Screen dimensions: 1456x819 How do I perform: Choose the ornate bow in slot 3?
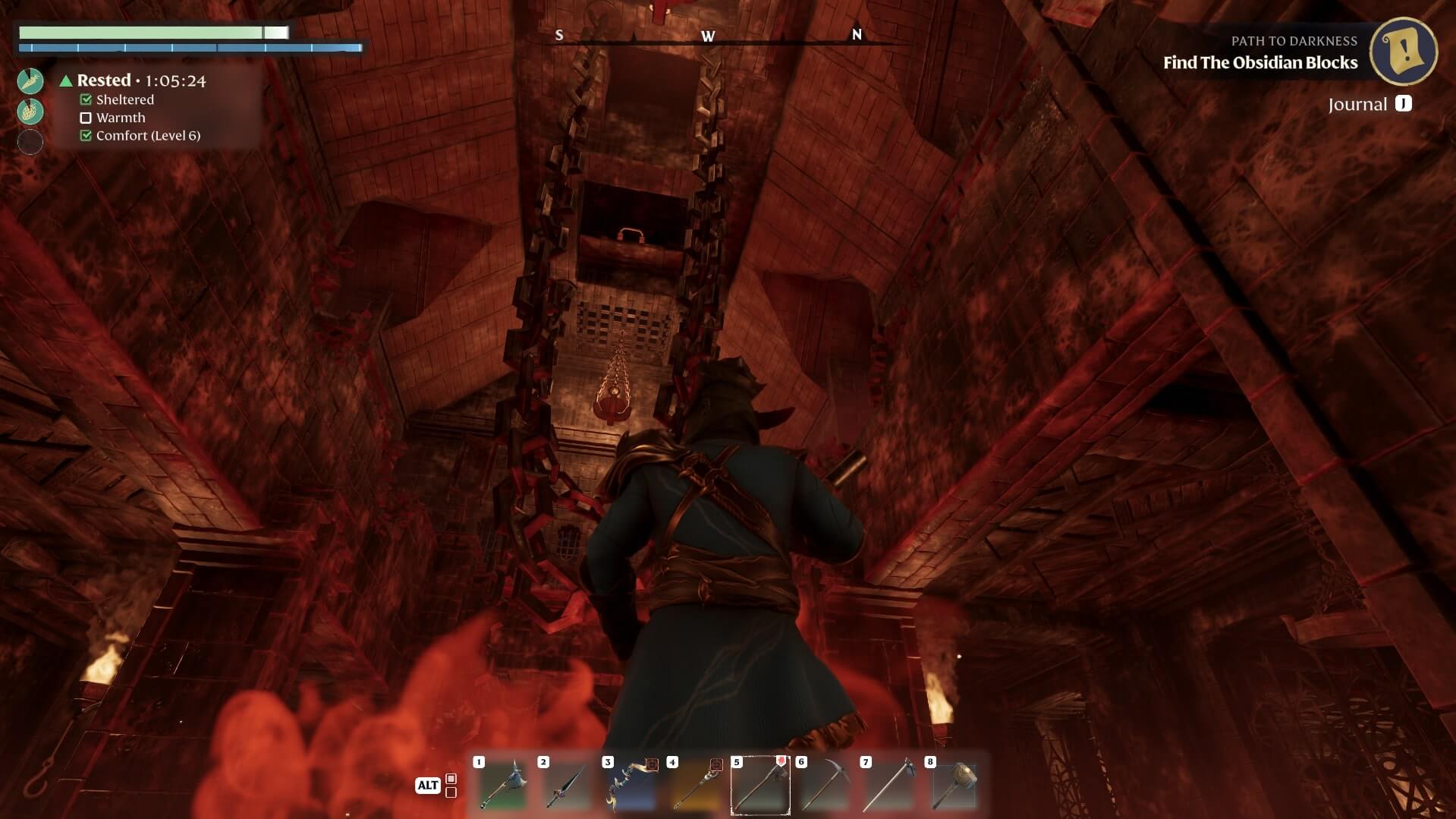click(631, 785)
